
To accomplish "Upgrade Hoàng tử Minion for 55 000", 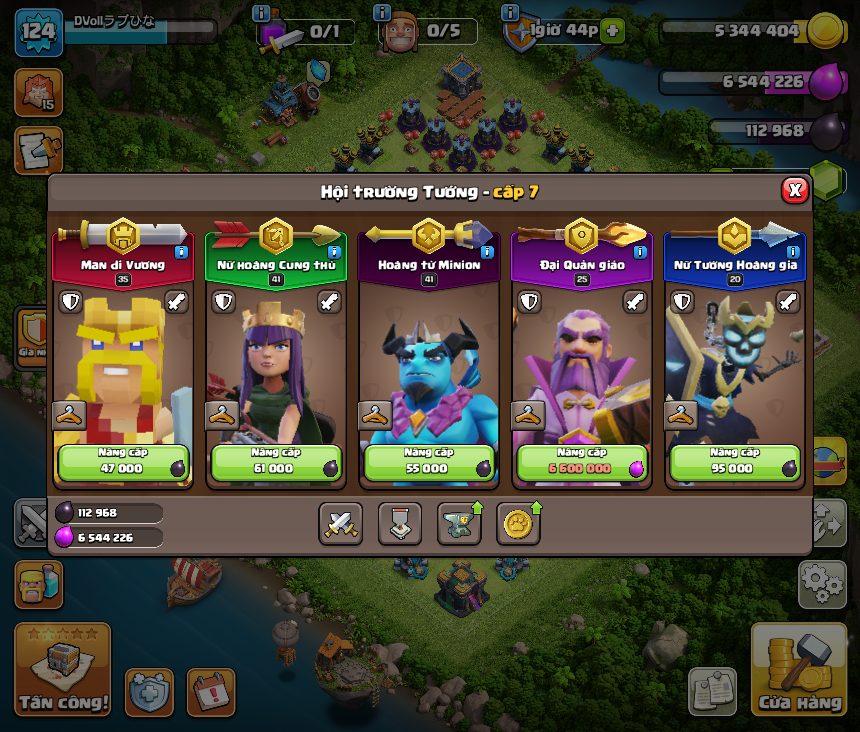I will tap(428, 461).
